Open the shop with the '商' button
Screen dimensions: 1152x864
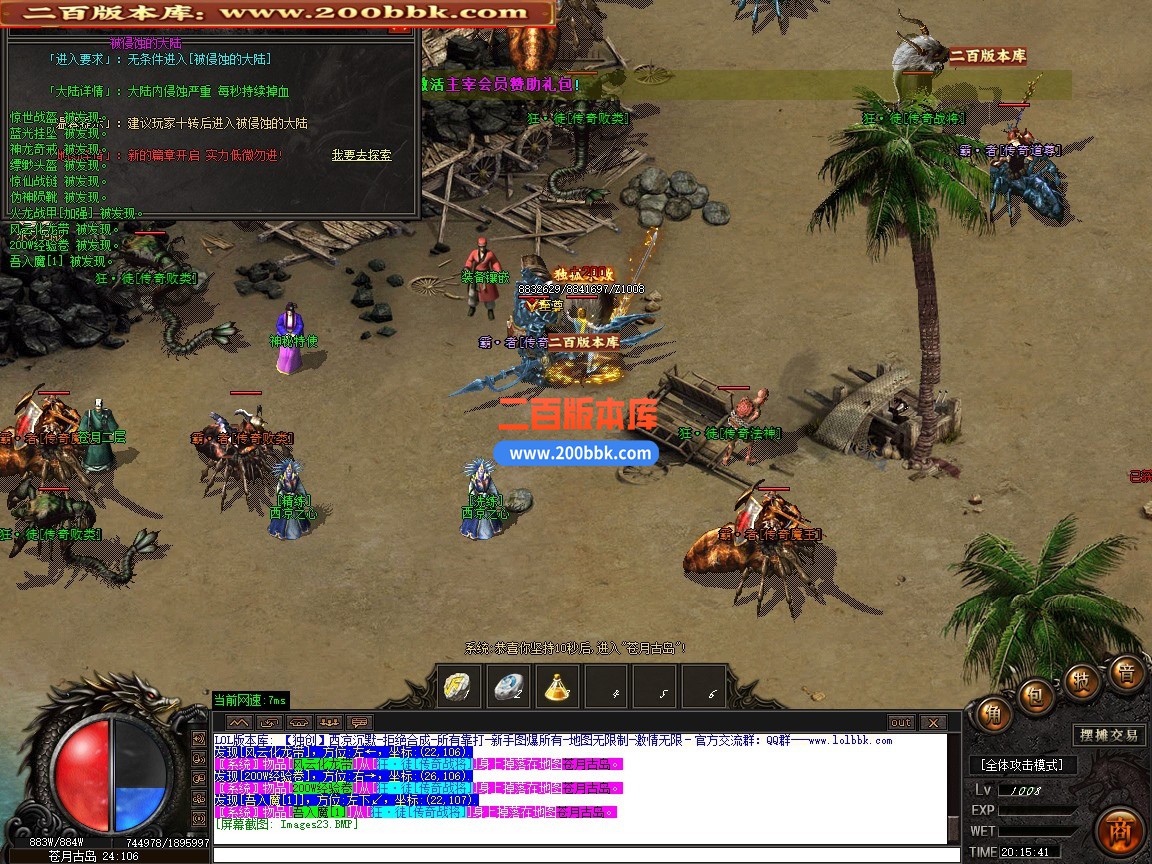[1119, 831]
